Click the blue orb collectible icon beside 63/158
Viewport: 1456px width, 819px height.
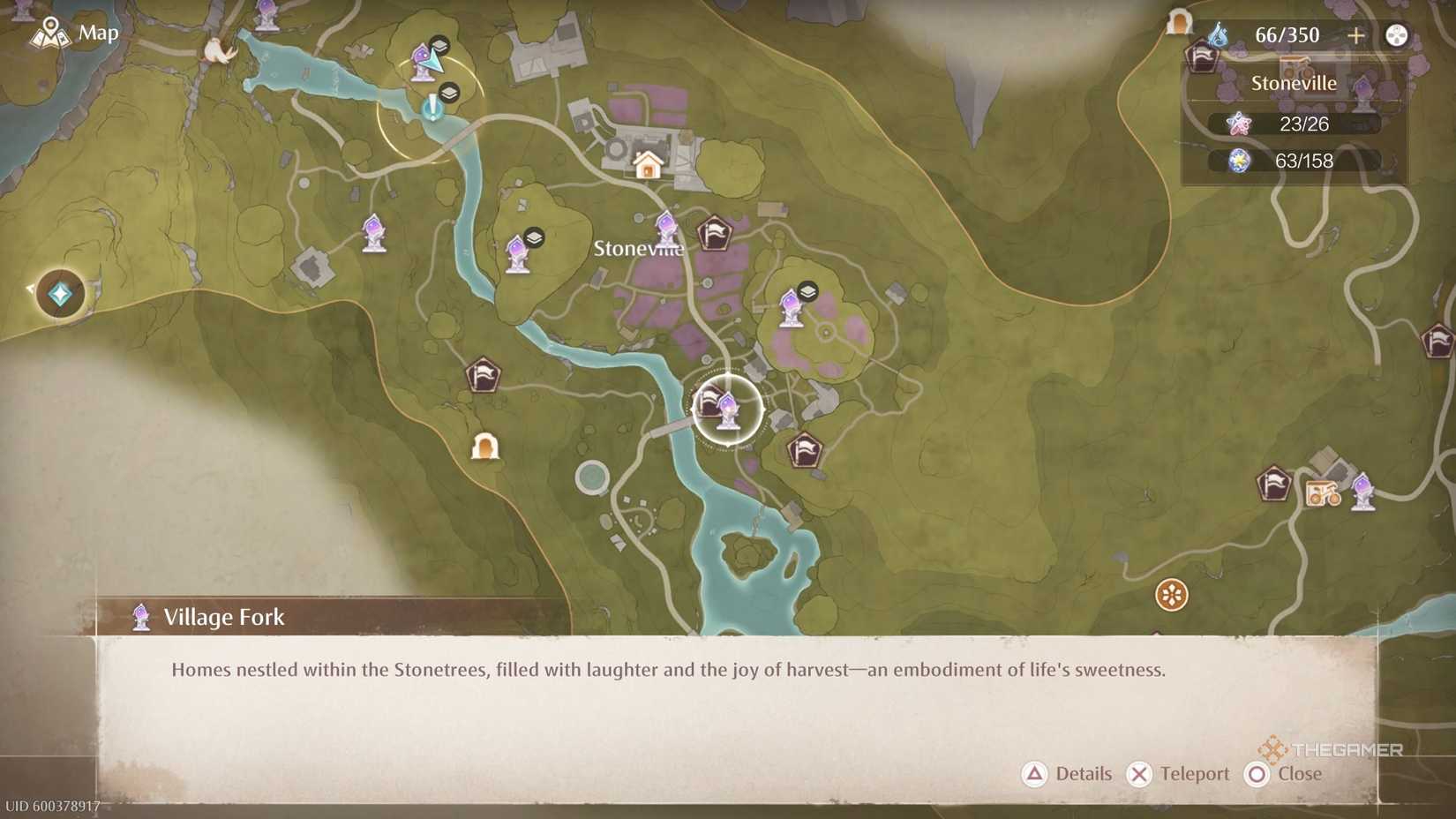coord(1241,161)
